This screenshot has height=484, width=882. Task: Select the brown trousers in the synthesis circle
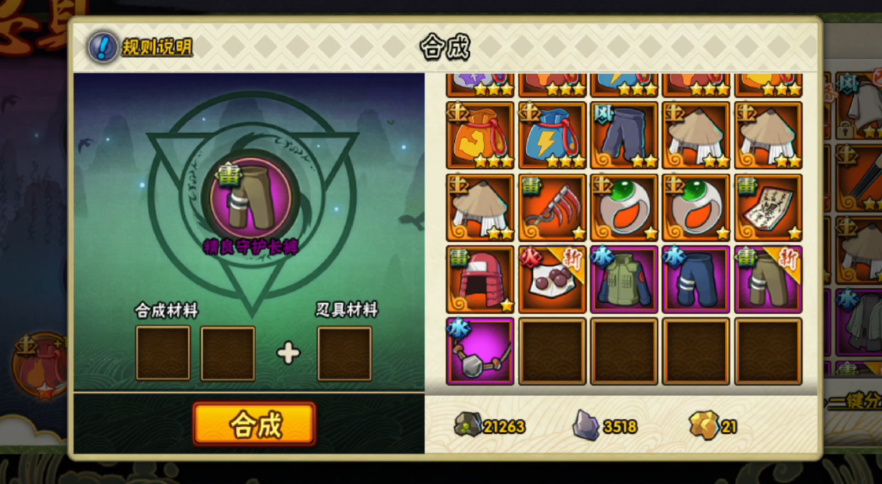[250, 194]
